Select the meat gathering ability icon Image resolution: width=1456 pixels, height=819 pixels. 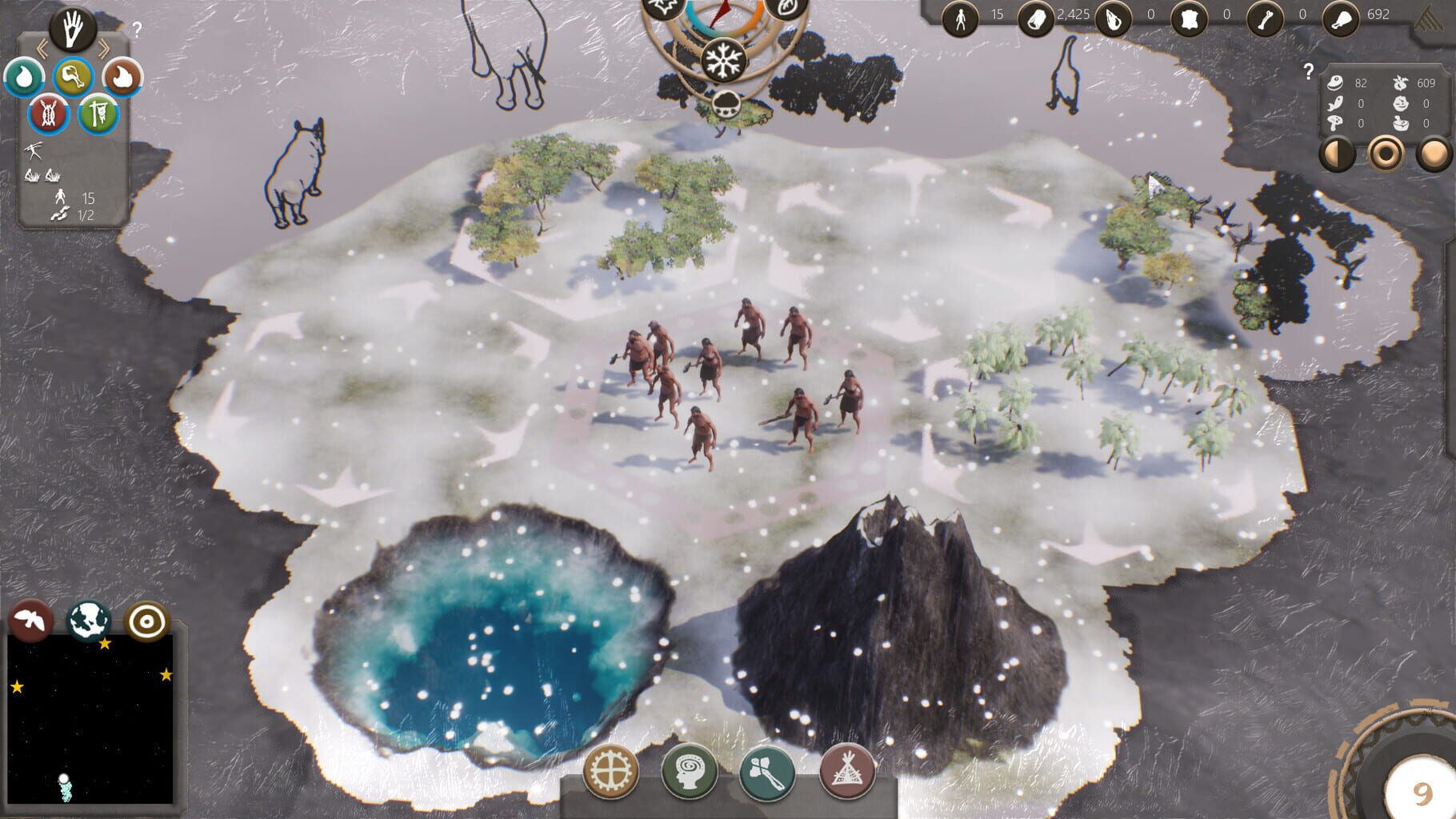click(x=72, y=78)
